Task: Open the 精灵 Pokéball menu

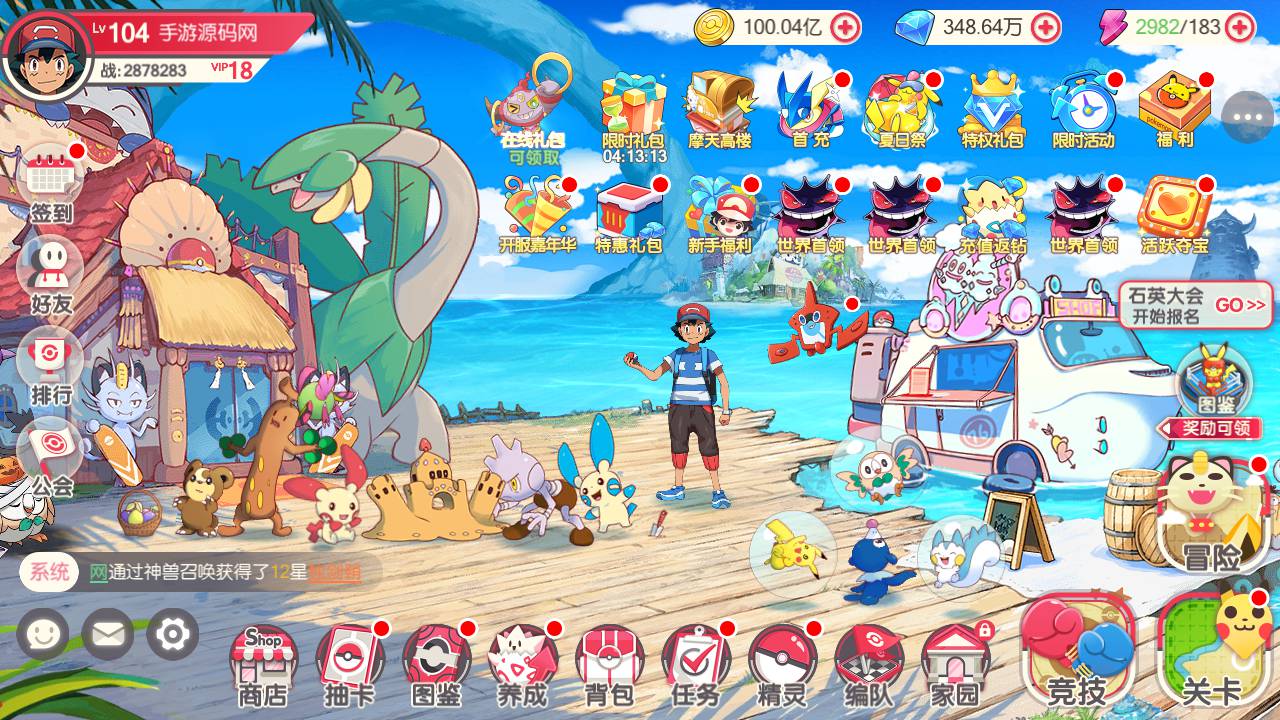Action: (x=782, y=662)
